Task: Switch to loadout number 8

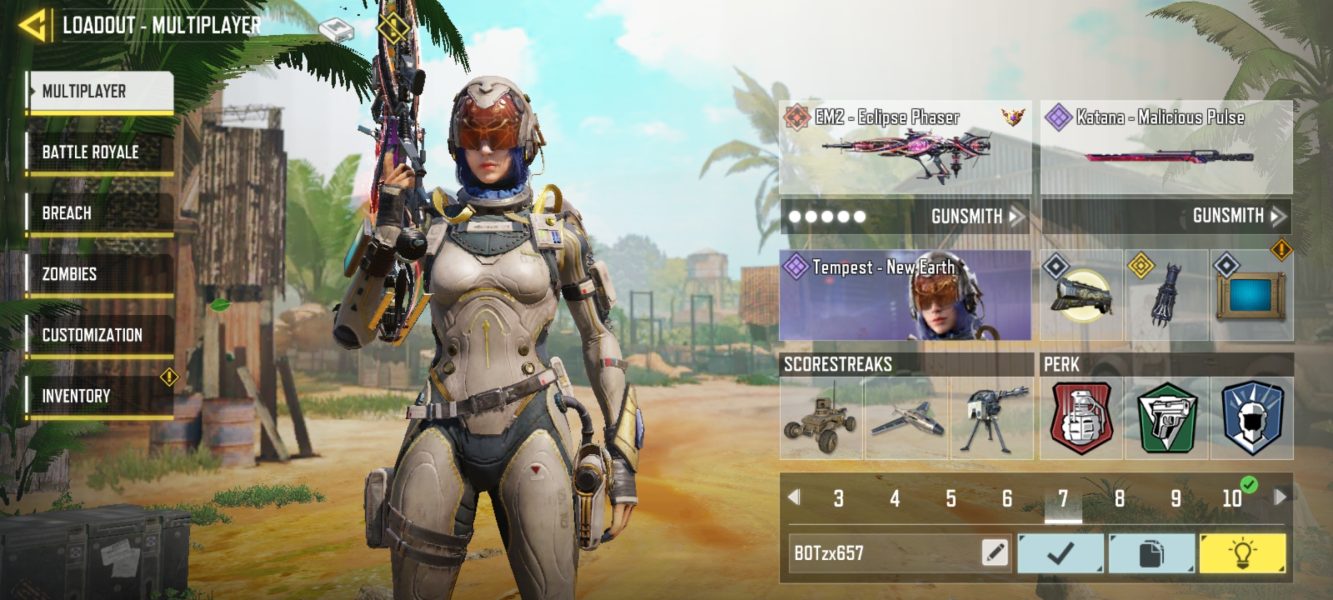Action: pos(1119,498)
